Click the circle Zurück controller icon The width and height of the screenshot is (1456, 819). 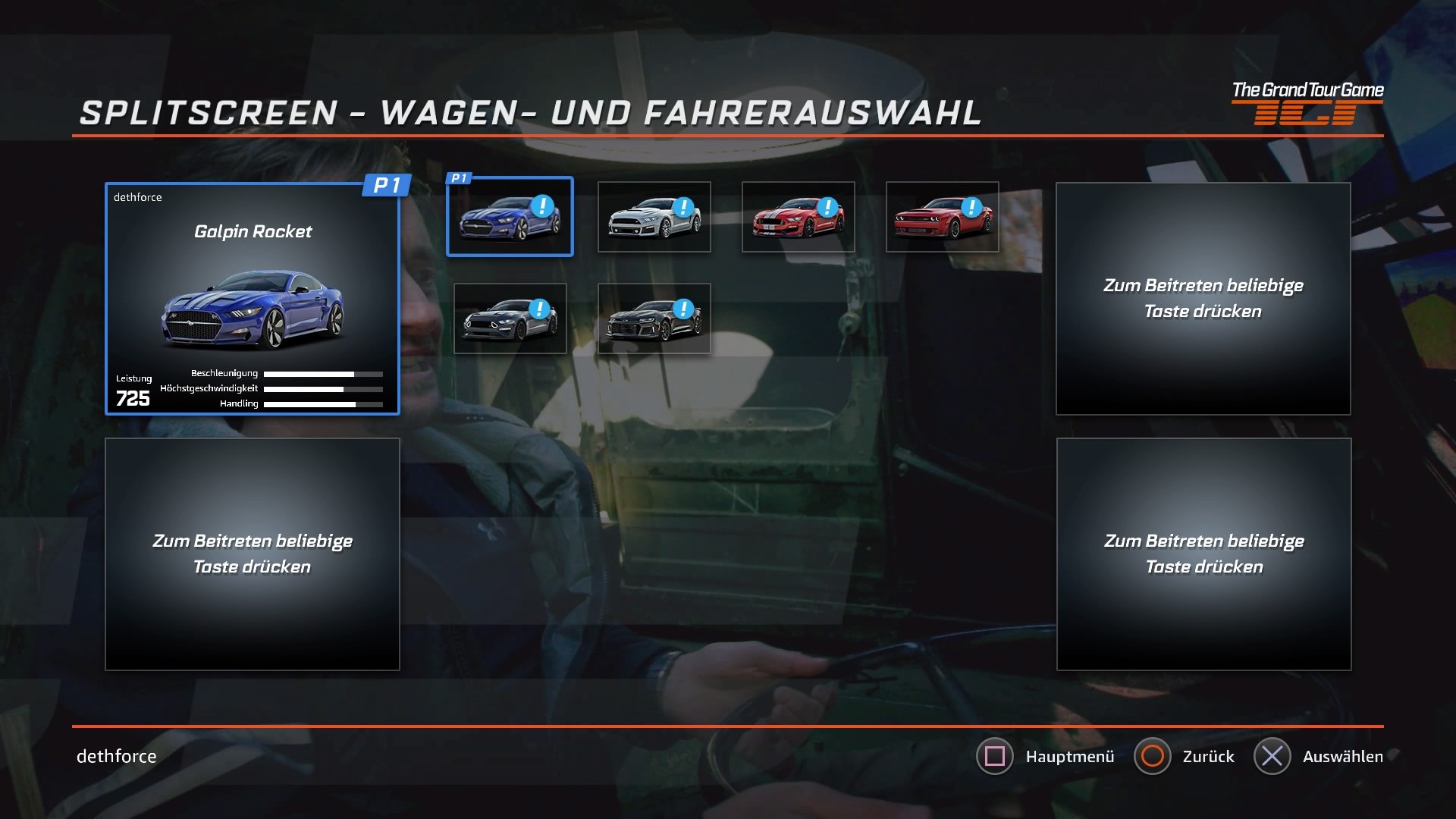(1154, 756)
